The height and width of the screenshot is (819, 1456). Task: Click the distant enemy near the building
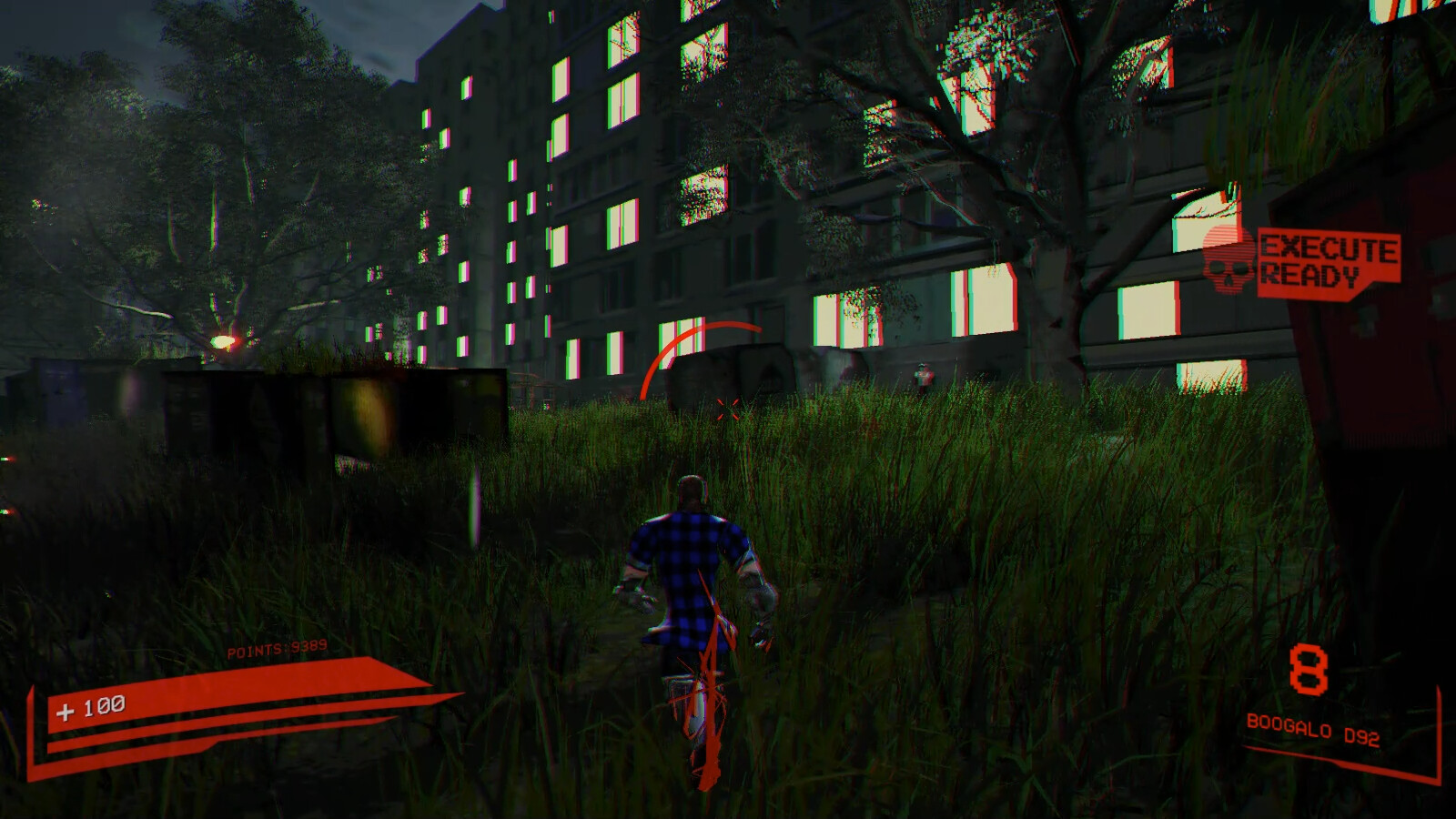tap(923, 376)
